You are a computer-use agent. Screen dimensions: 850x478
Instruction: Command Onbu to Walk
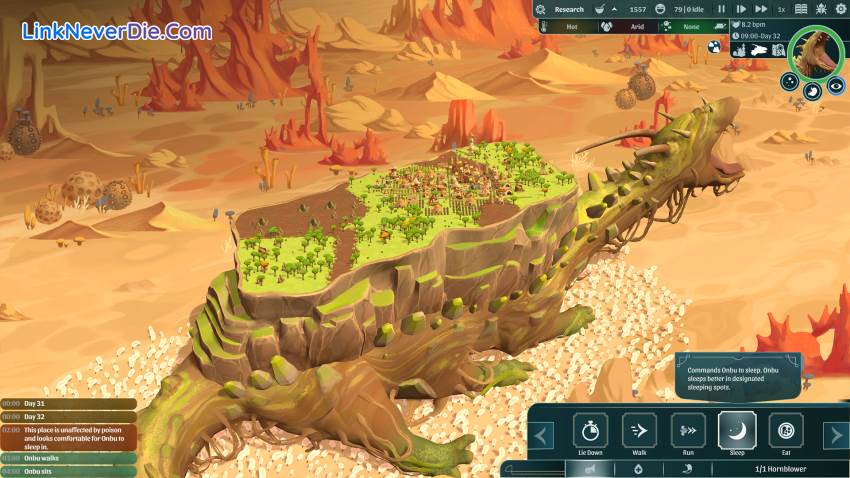pyautogui.click(x=639, y=431)
